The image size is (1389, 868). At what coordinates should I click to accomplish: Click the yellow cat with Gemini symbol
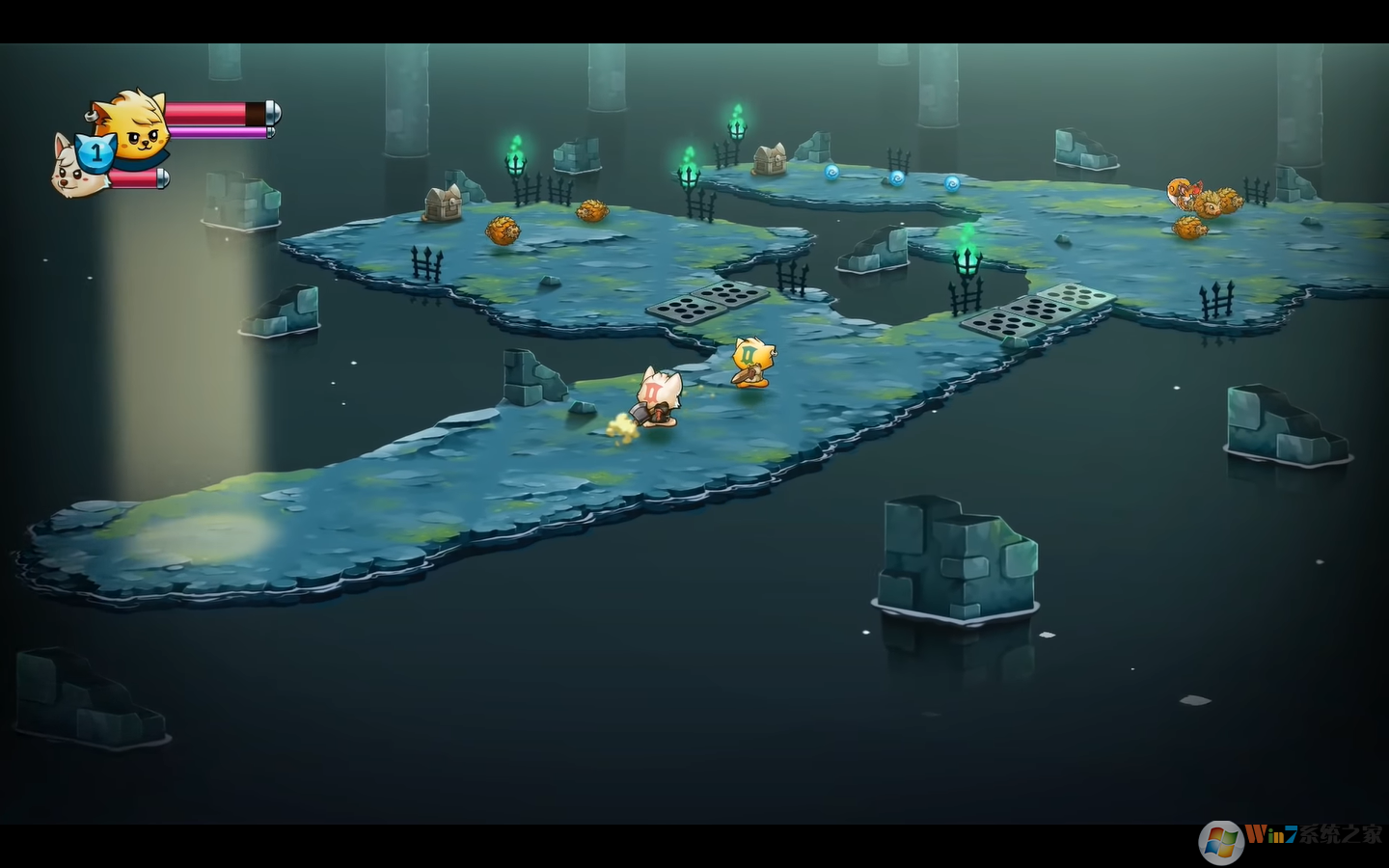coord(750,364)
